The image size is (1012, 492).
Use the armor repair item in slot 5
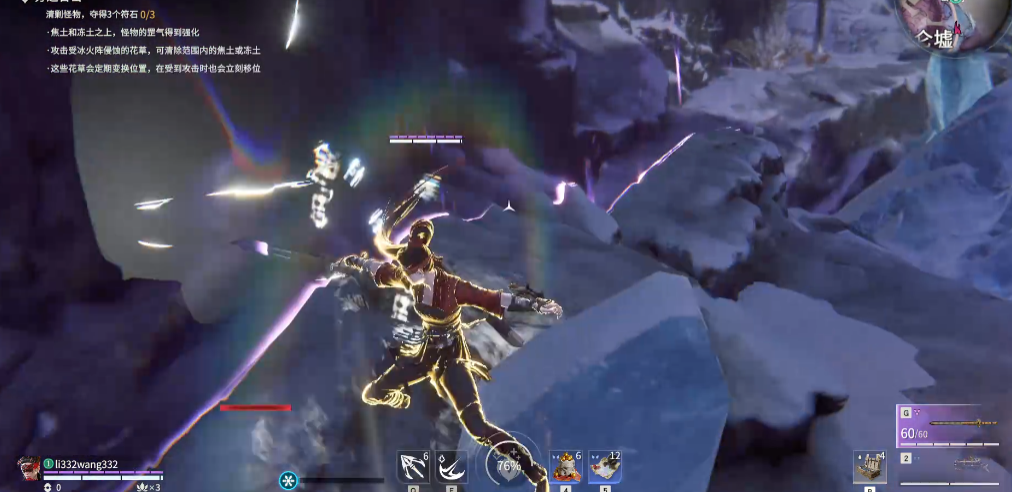tap(603, 467)
